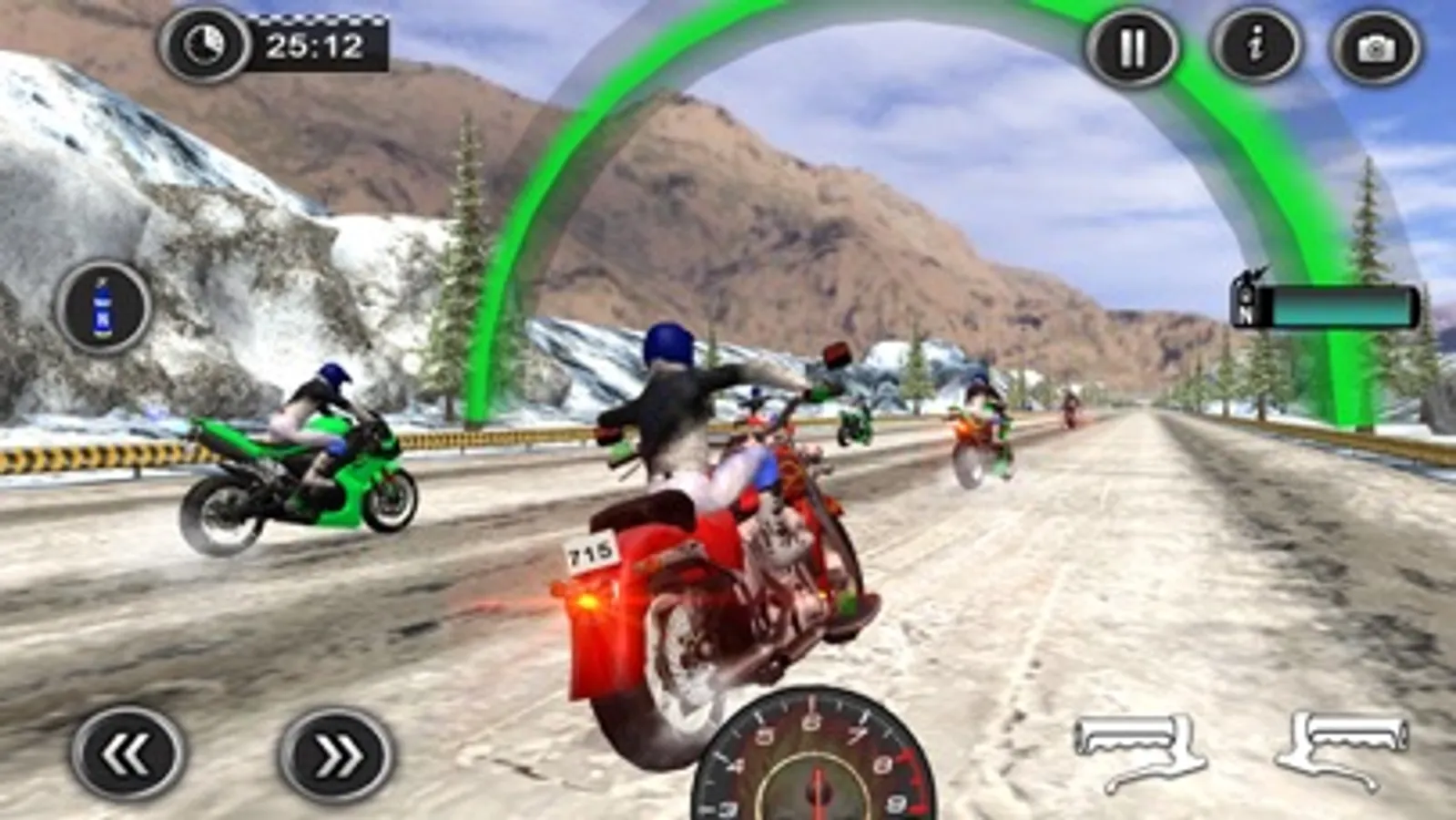Tap the 715 number plate on the bike

[x=593, y=554]
